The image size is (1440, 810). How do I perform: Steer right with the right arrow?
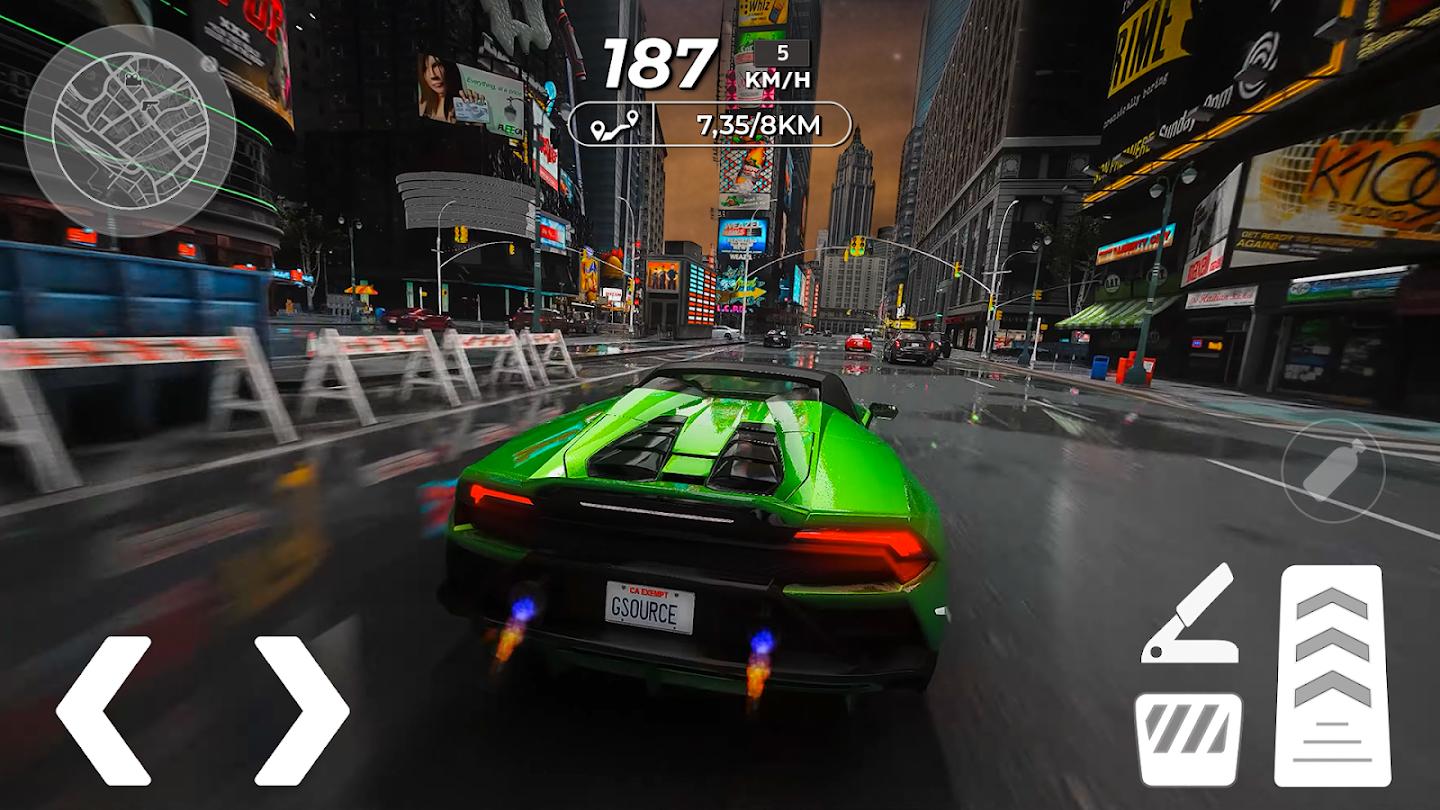click(301, 710)
